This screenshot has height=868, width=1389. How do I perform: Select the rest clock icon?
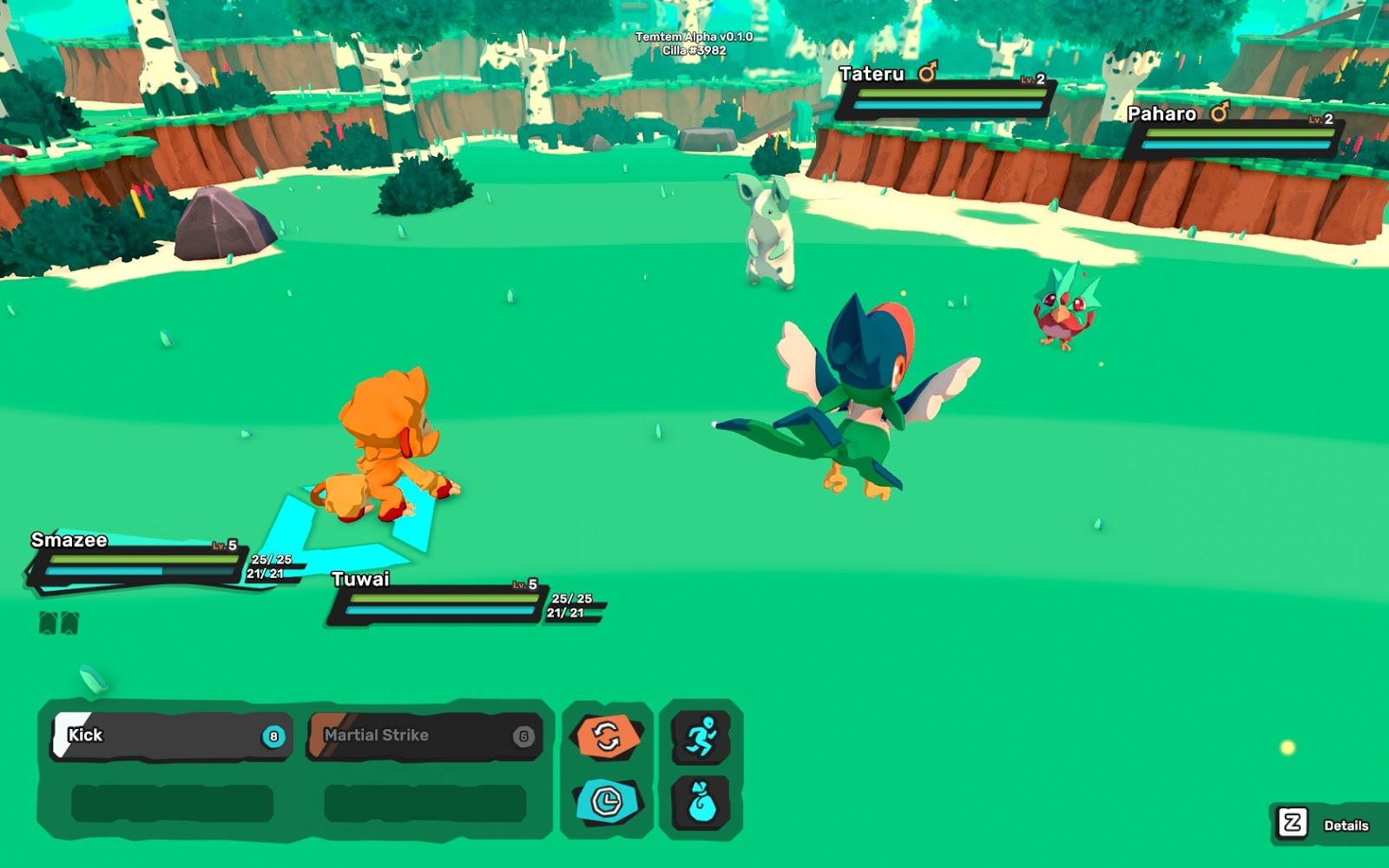607,801
